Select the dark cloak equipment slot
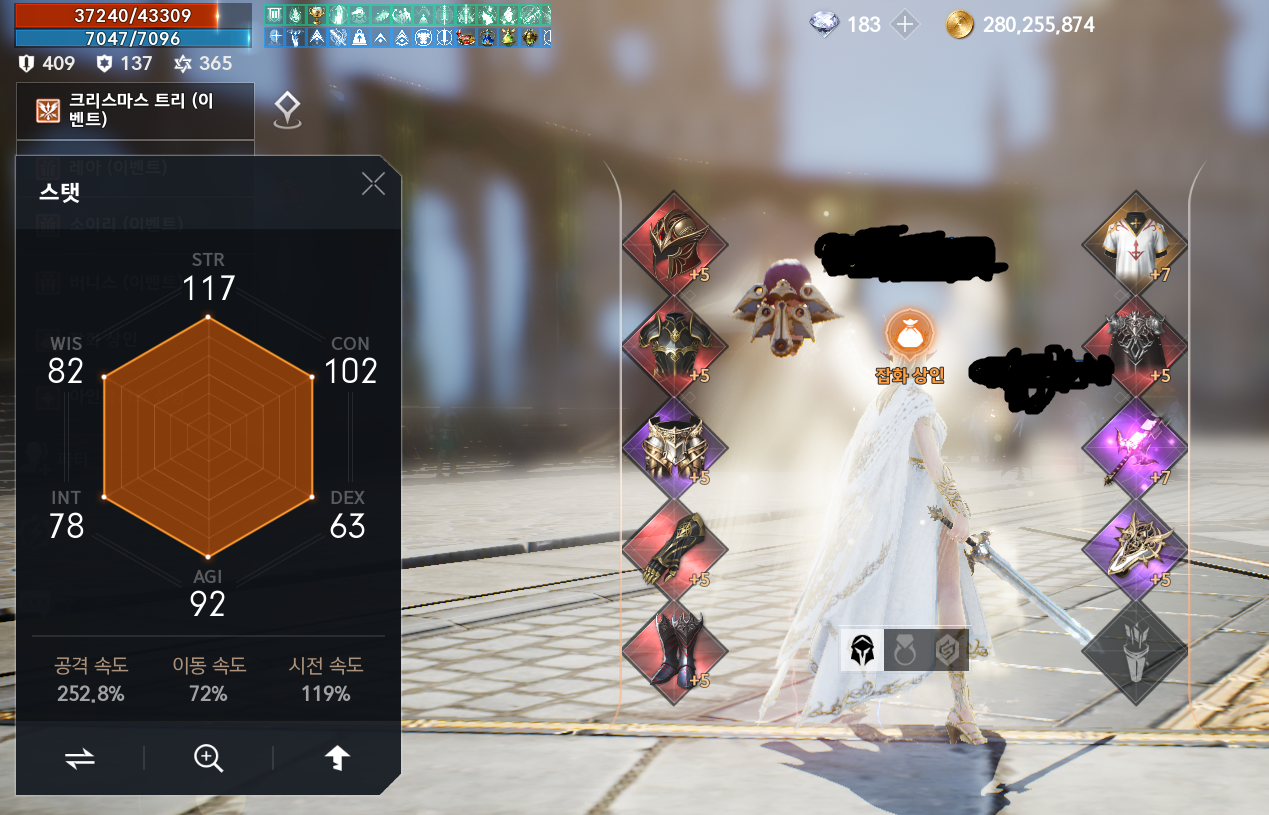 point(1134,342)
